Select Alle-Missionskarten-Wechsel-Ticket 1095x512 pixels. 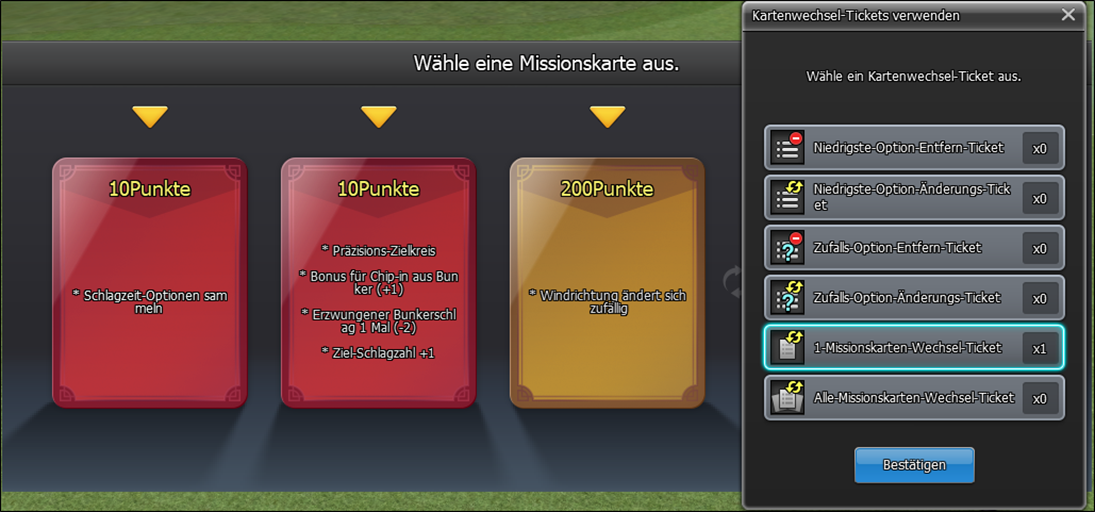pos(913,398)
